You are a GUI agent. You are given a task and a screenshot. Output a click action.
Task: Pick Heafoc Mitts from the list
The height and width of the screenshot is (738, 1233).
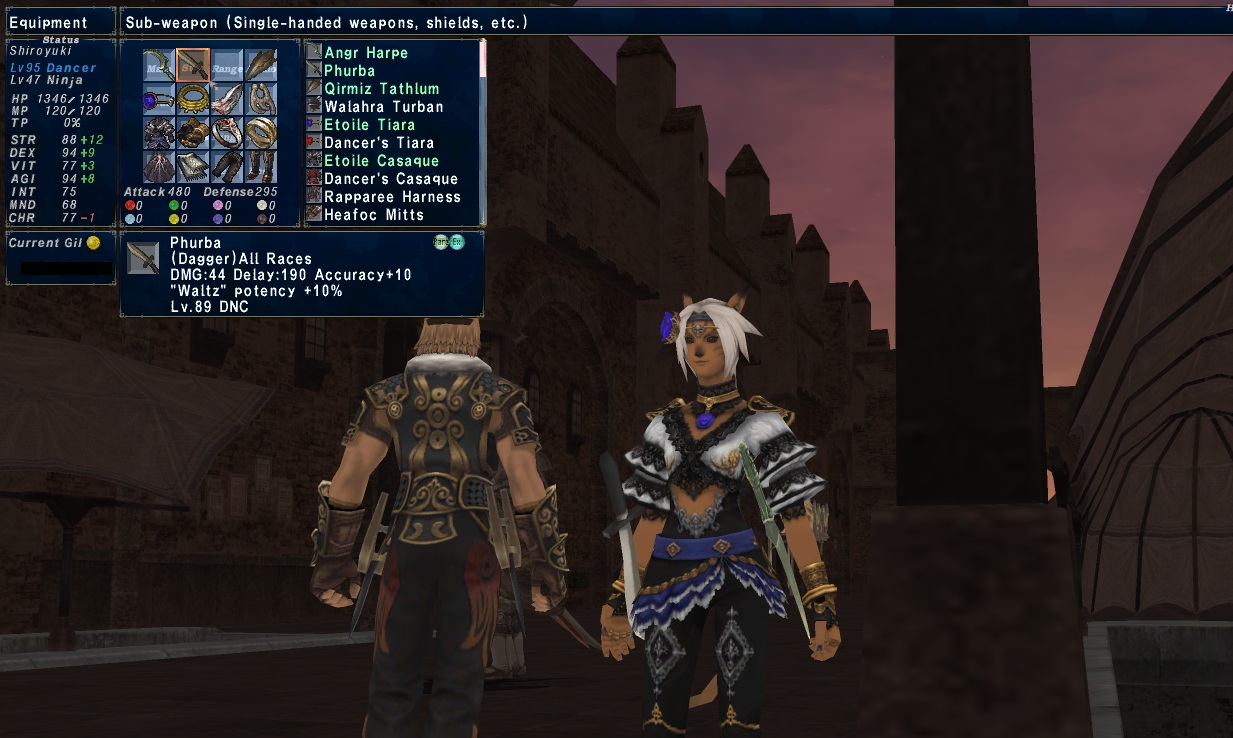tap(374, 215)
